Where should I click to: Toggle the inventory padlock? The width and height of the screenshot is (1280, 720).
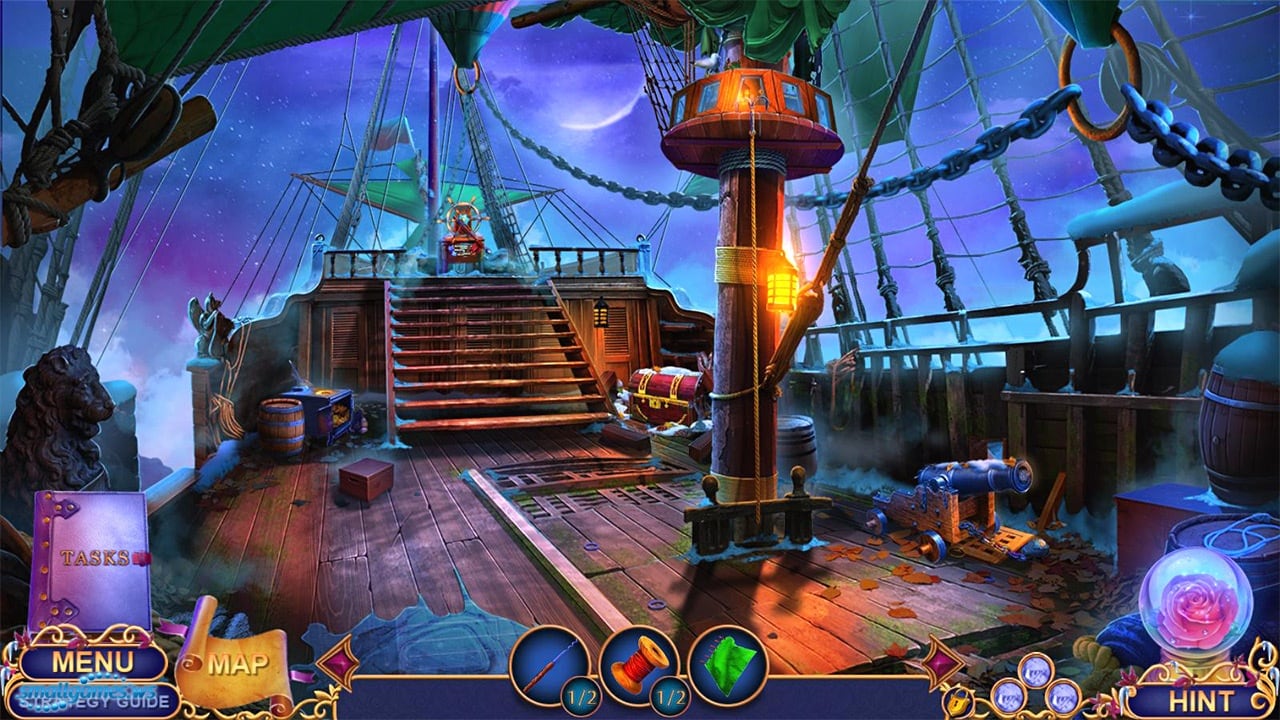[x=957, y=696]
